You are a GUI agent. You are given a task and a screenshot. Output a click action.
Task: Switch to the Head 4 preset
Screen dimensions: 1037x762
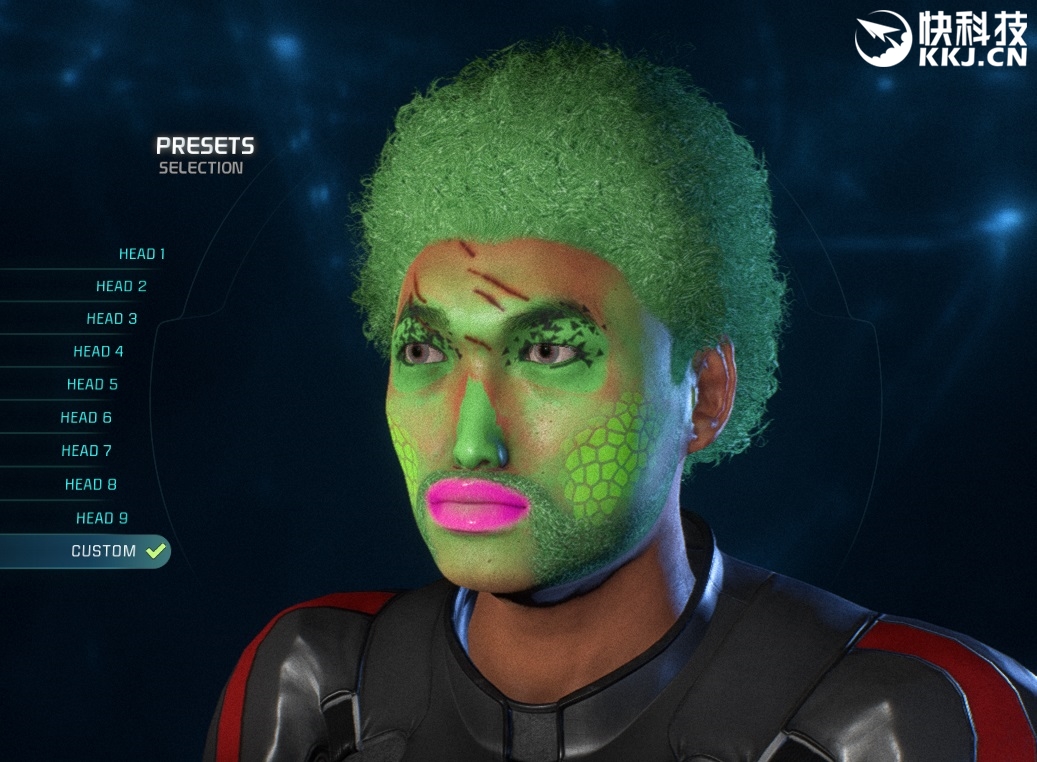[98, 352]
